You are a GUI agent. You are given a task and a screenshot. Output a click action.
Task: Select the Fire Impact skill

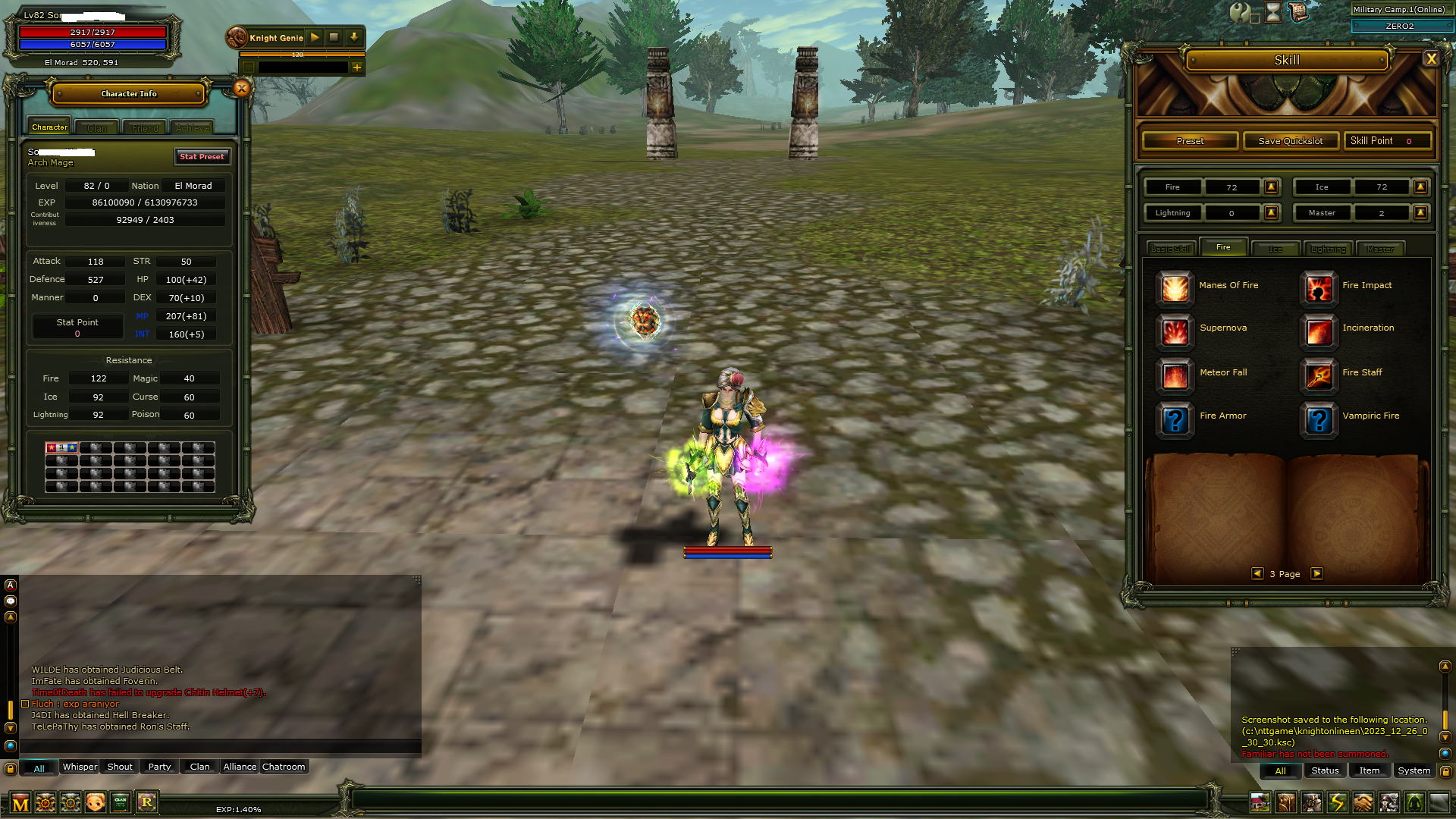pyautogui.click(x=1319, y=289)
